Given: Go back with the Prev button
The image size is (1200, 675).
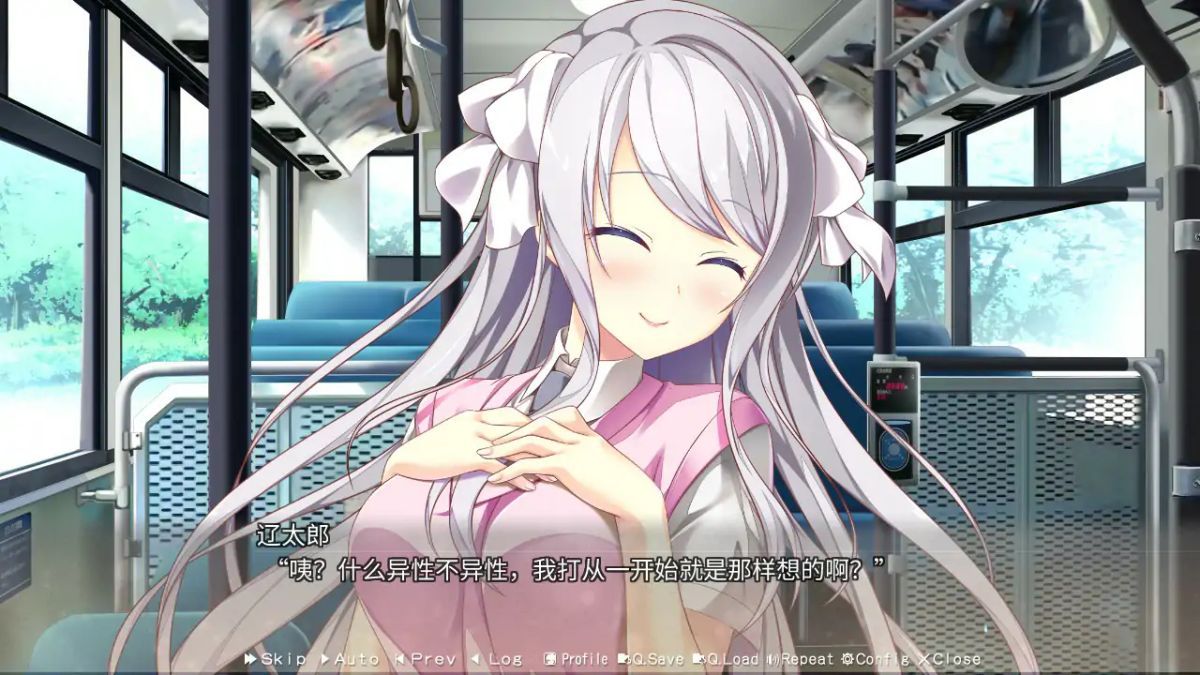Looking at the screenshot, I should point(426,659).
